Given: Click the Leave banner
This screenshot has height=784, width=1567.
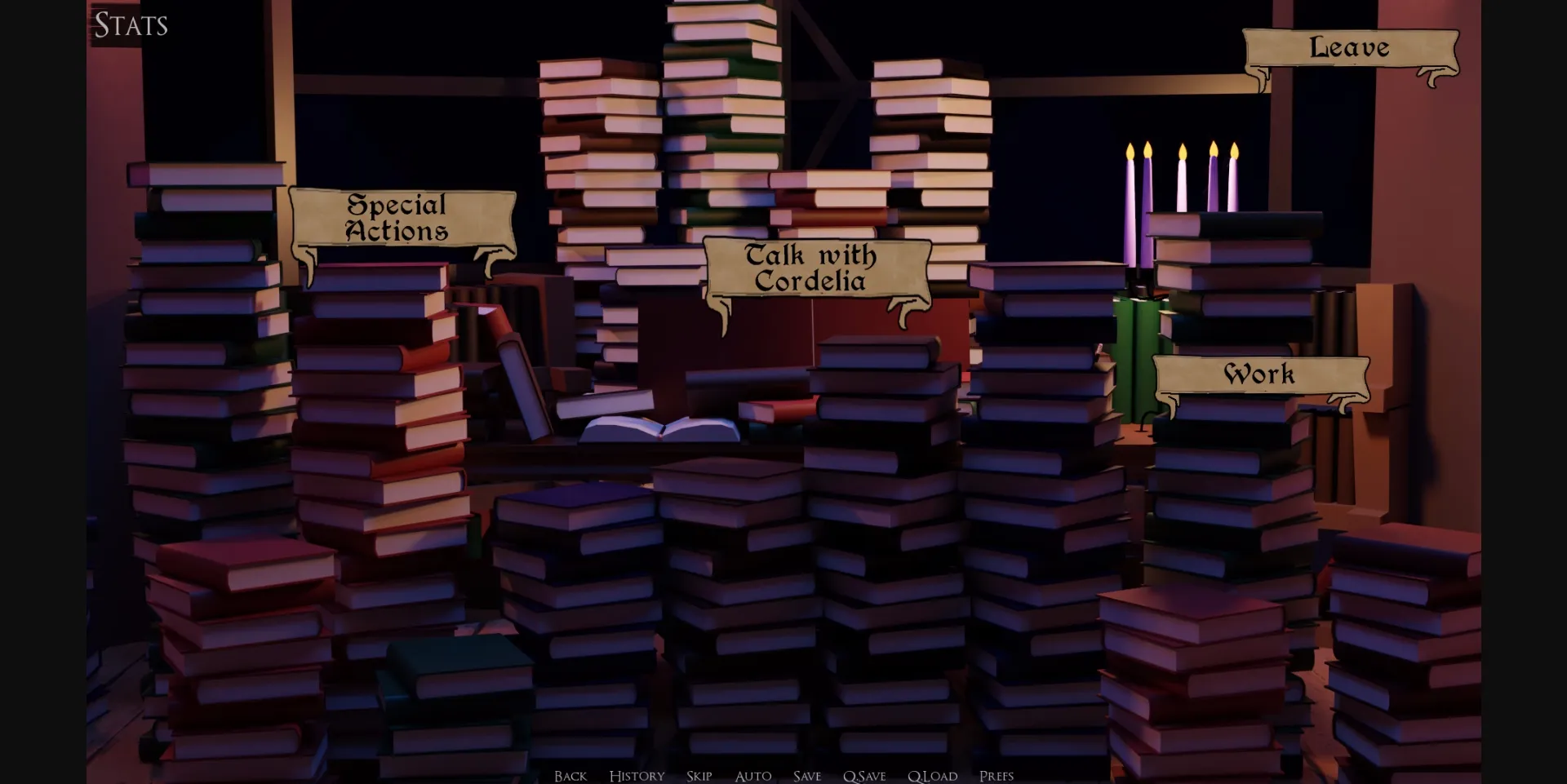Looking at the screenshot, I should (1350, 48).
